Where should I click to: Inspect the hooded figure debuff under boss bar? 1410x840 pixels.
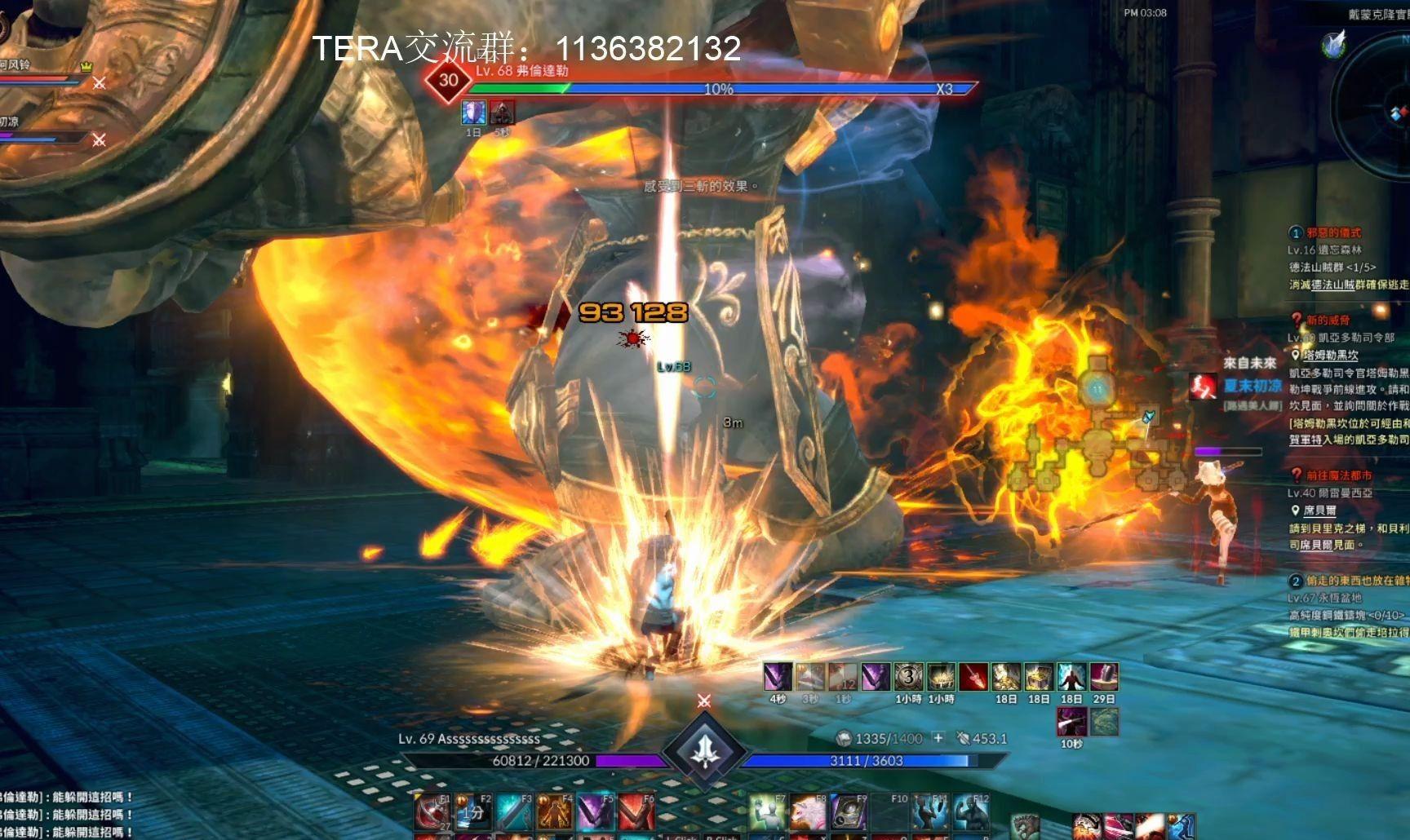click(502, 113)
